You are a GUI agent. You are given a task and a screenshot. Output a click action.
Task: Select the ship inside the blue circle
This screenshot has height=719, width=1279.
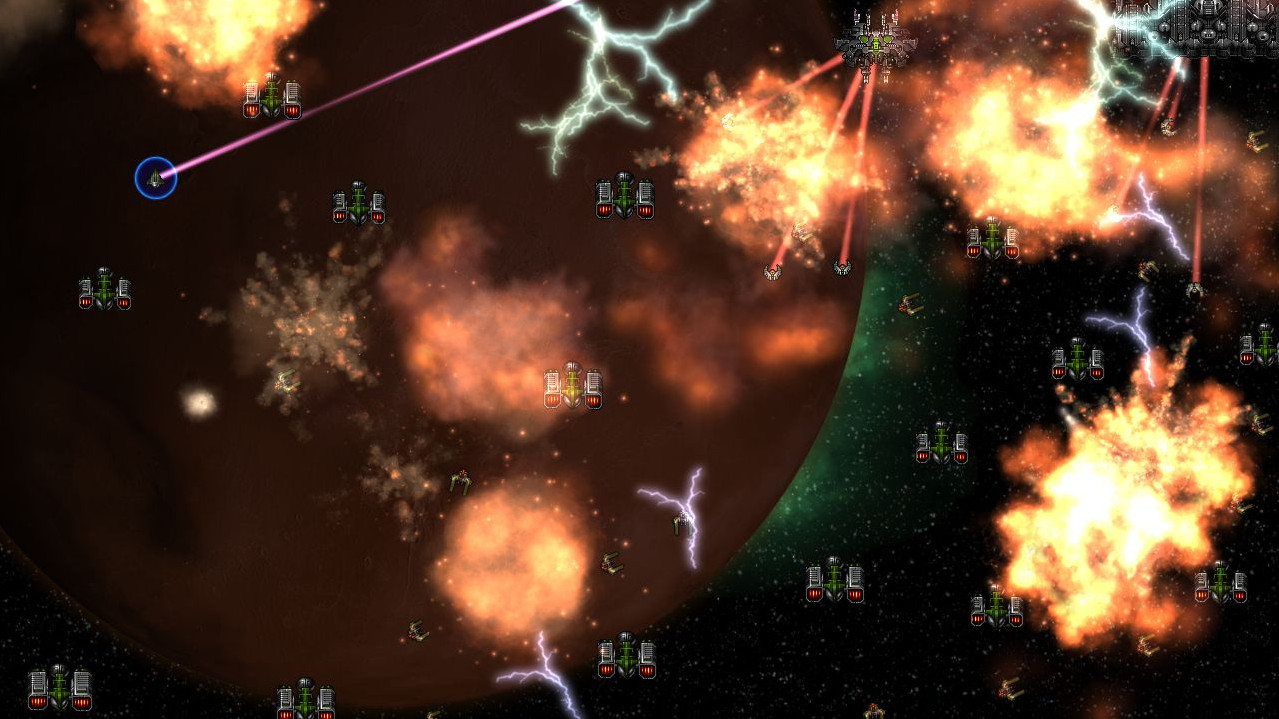coord(156,179)
